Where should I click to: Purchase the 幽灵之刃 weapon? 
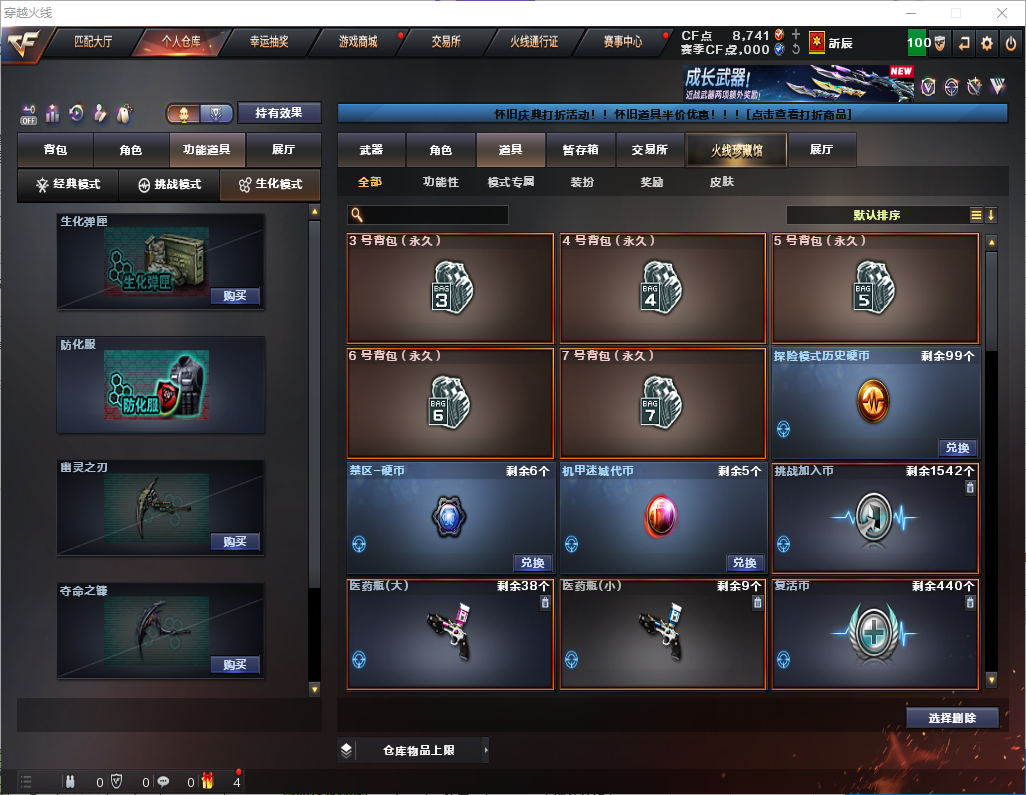tap(235, 542)
